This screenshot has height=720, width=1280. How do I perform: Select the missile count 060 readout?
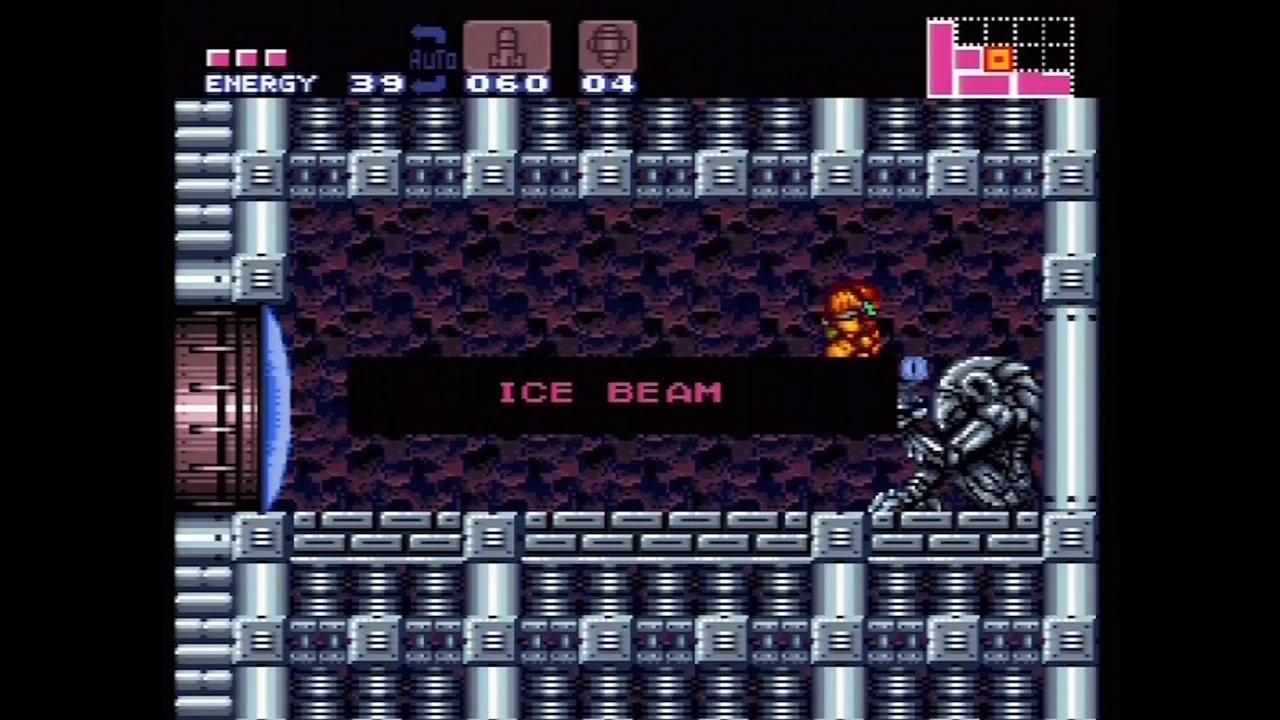(506, 83)
